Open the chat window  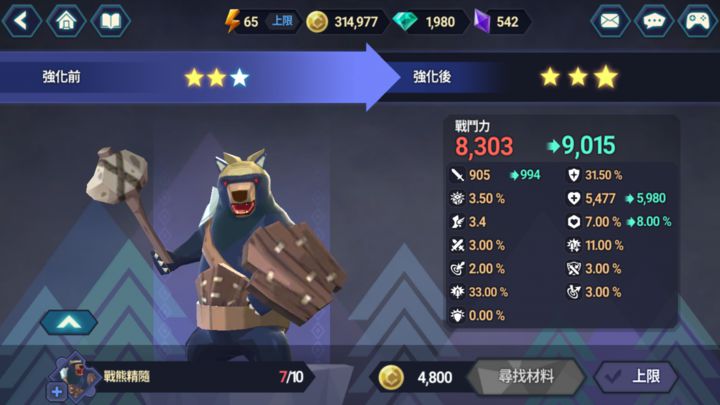(x=654, y=20)
